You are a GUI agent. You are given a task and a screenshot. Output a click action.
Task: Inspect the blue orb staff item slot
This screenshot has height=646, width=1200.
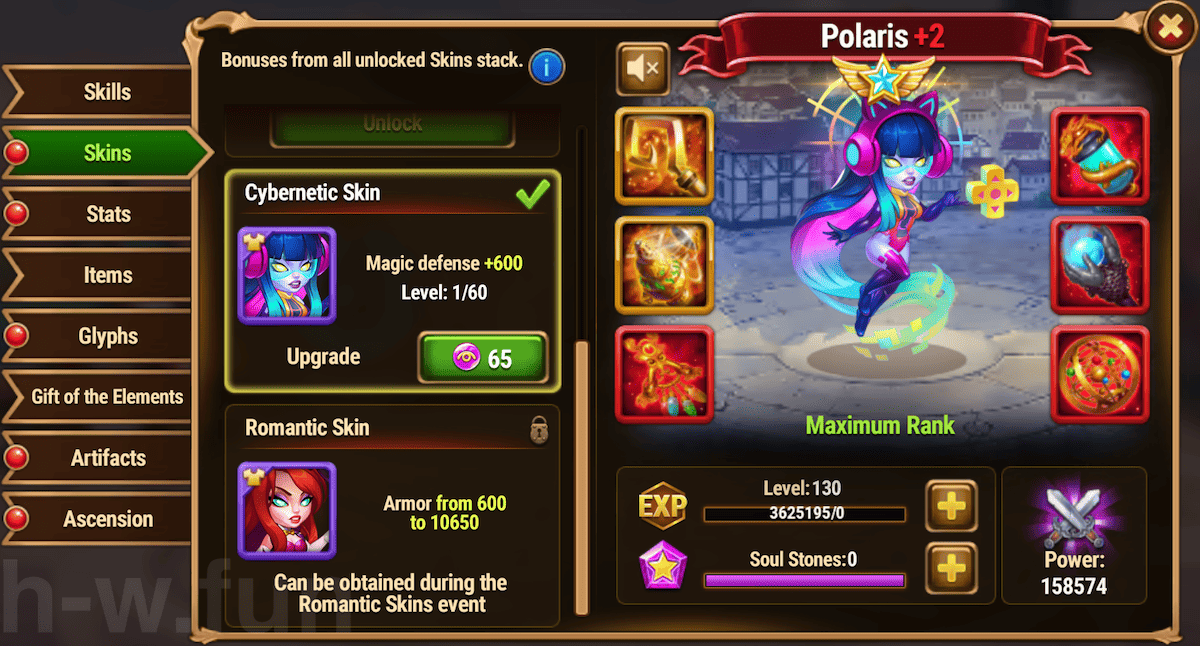pyautogui.click(x=1100, y=265)
